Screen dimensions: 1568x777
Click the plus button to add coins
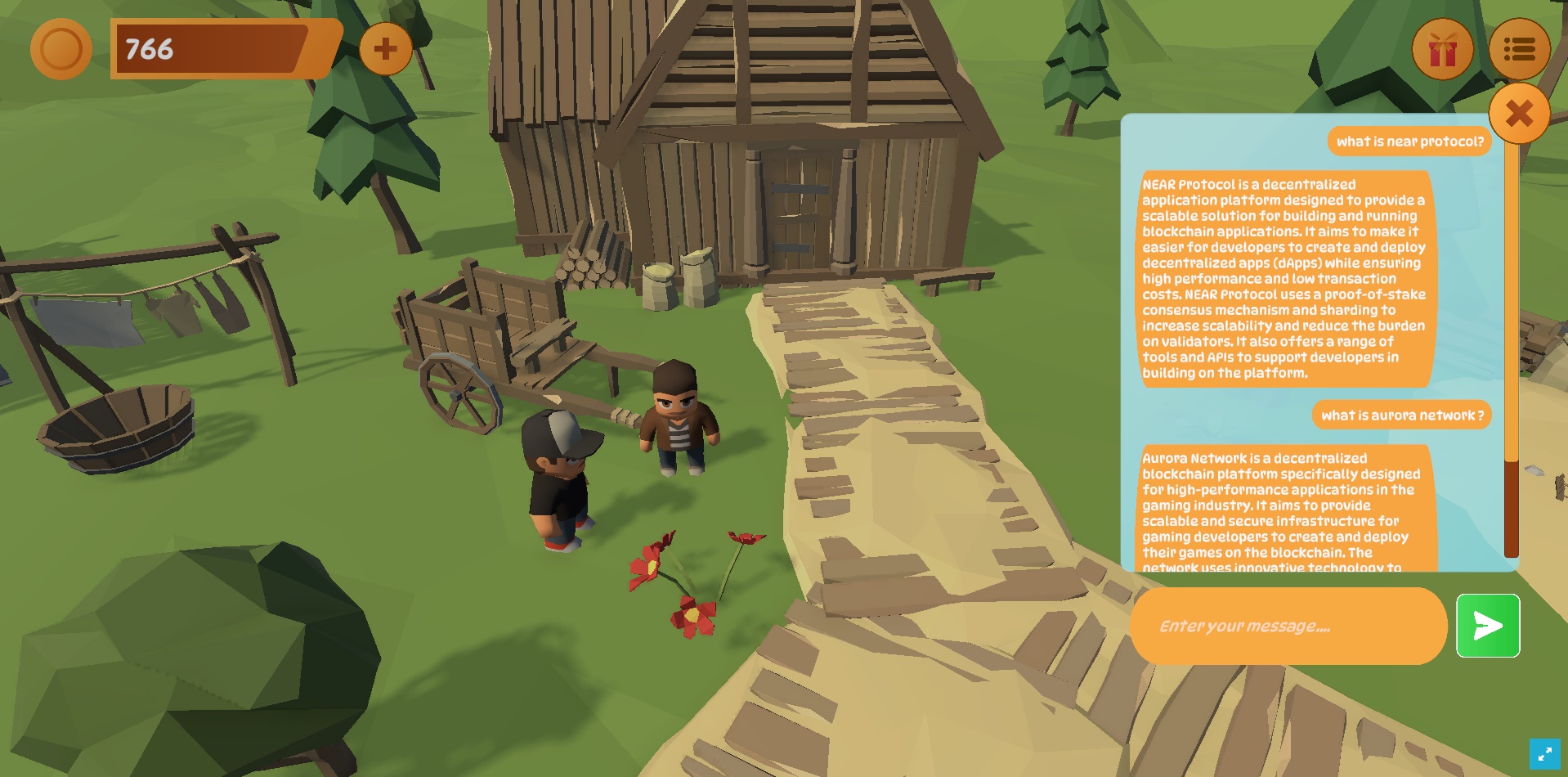(x=385, y=49)
